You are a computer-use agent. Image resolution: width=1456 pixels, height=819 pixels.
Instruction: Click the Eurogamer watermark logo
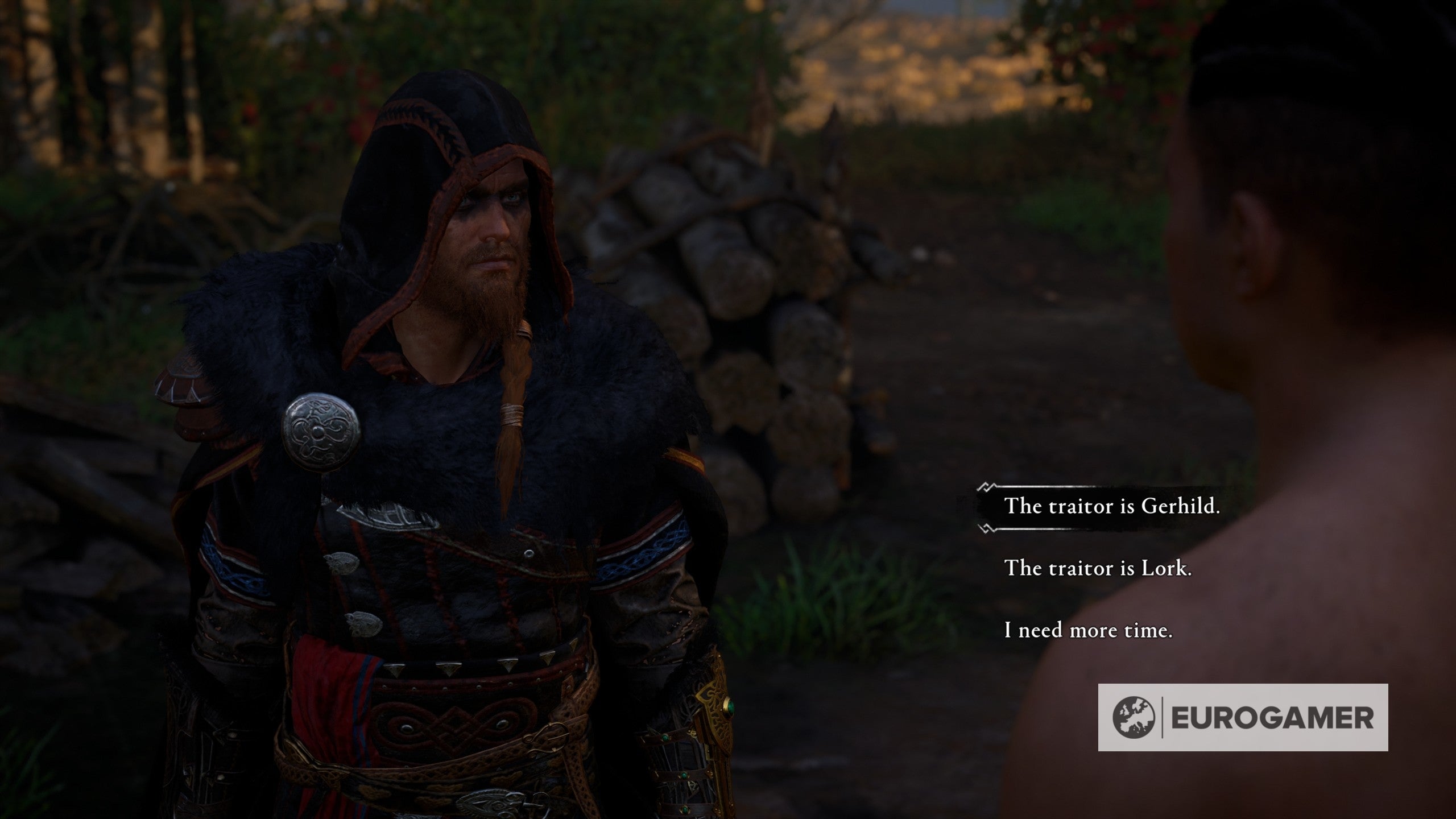pos(1243,718)
